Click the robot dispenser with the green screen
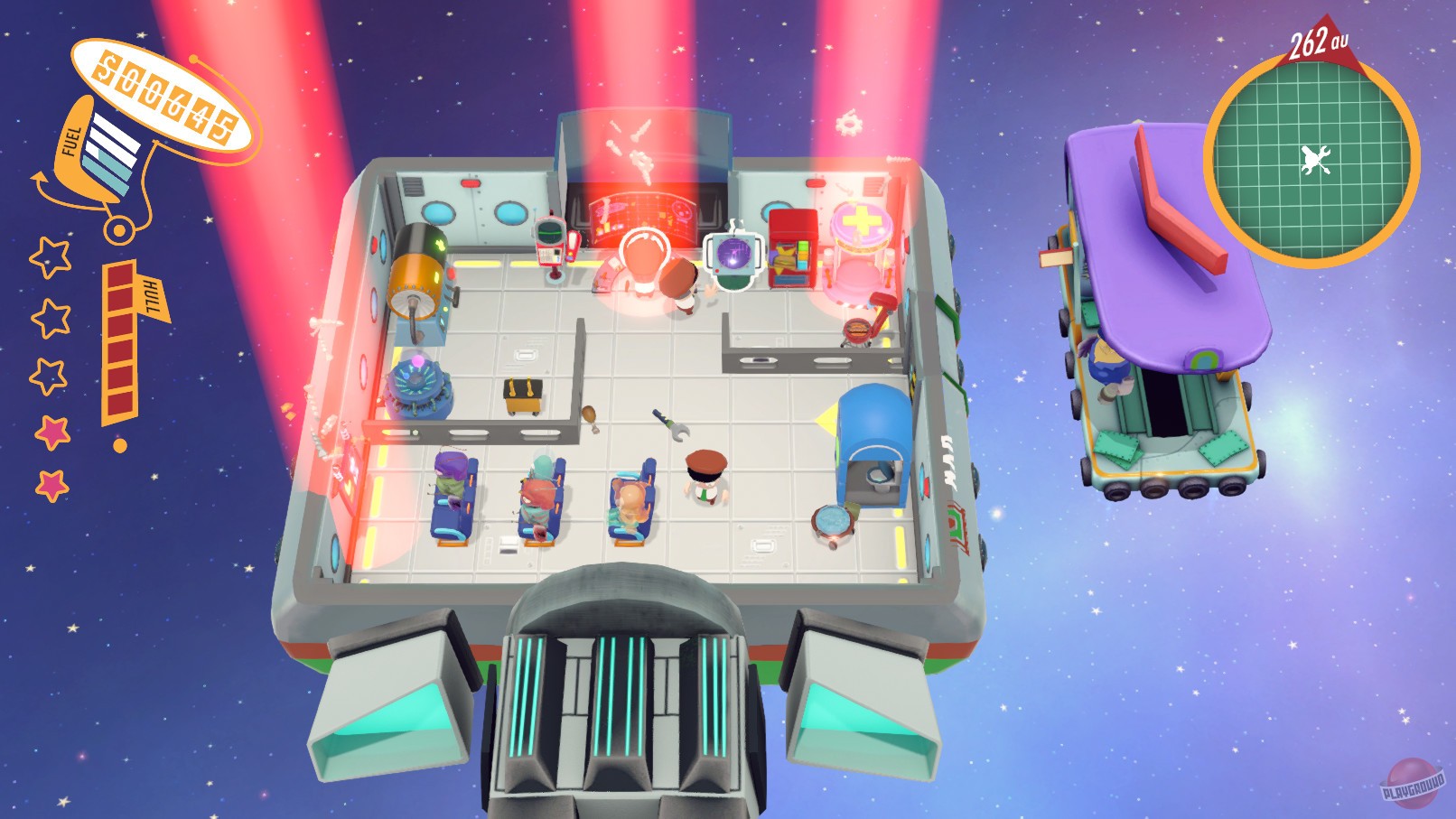This screenshot has height=819, width=1456. coord(550,237)
